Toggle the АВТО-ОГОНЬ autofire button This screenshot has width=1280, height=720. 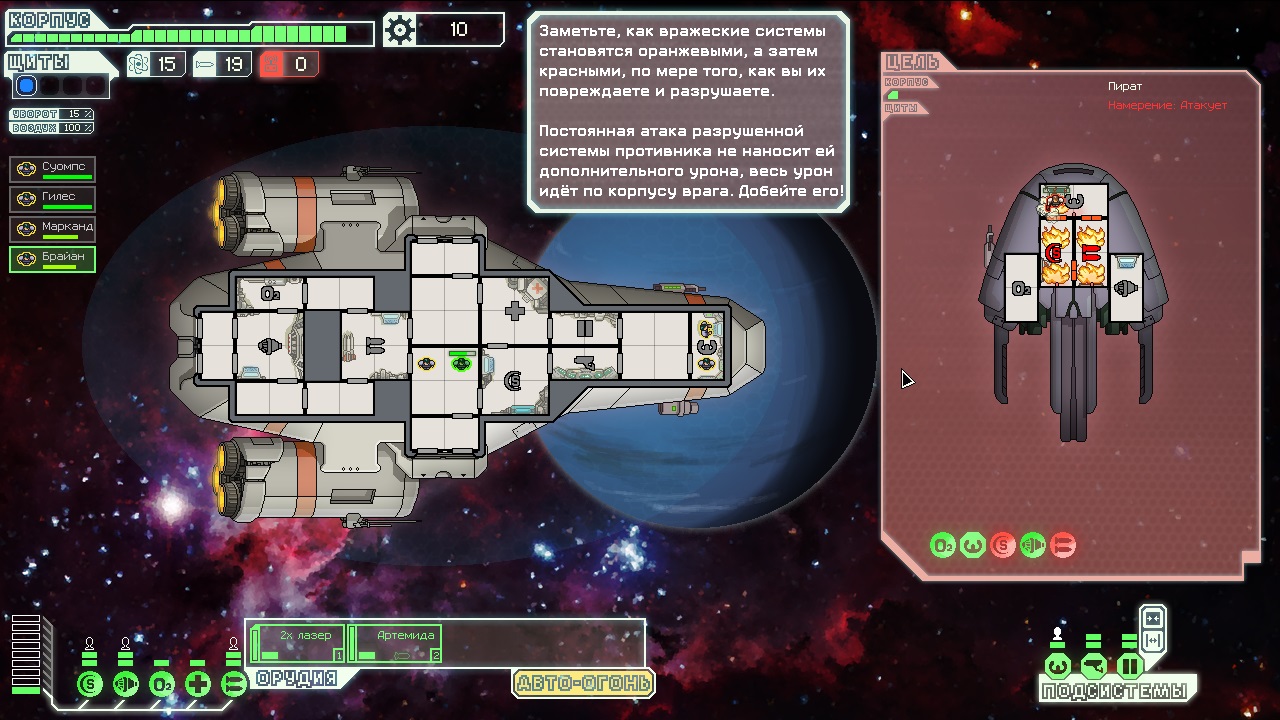click(x=583, y=684)
